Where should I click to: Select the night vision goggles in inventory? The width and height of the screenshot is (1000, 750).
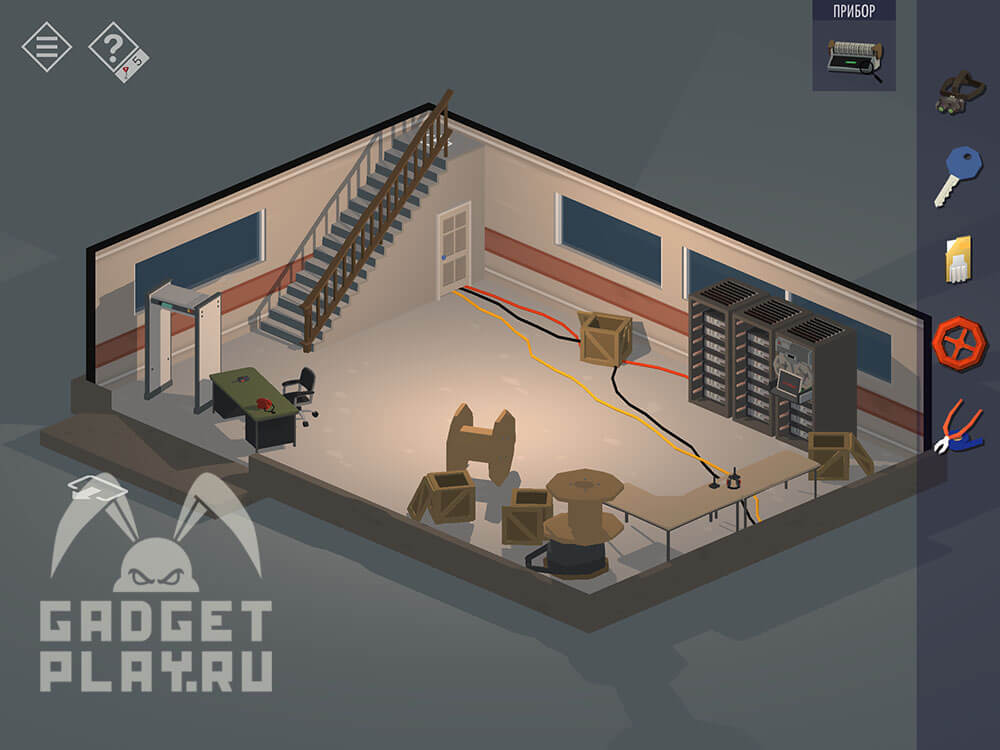coord(959,92)
